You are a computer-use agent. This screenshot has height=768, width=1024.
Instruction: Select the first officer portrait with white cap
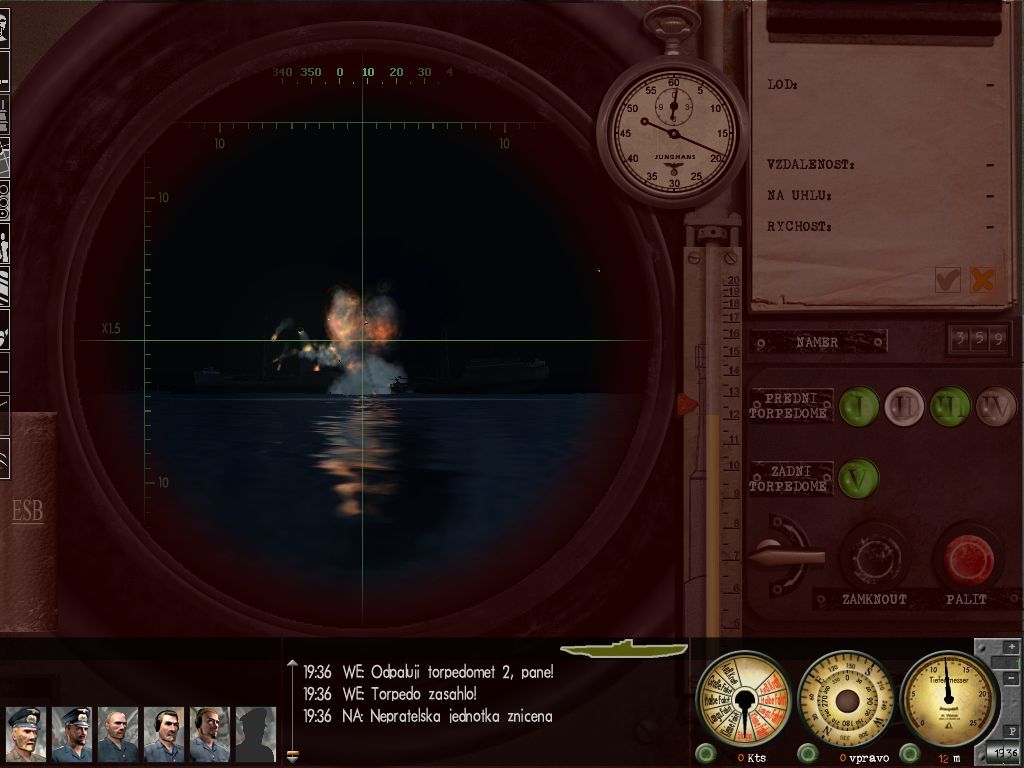click(25, 734)
